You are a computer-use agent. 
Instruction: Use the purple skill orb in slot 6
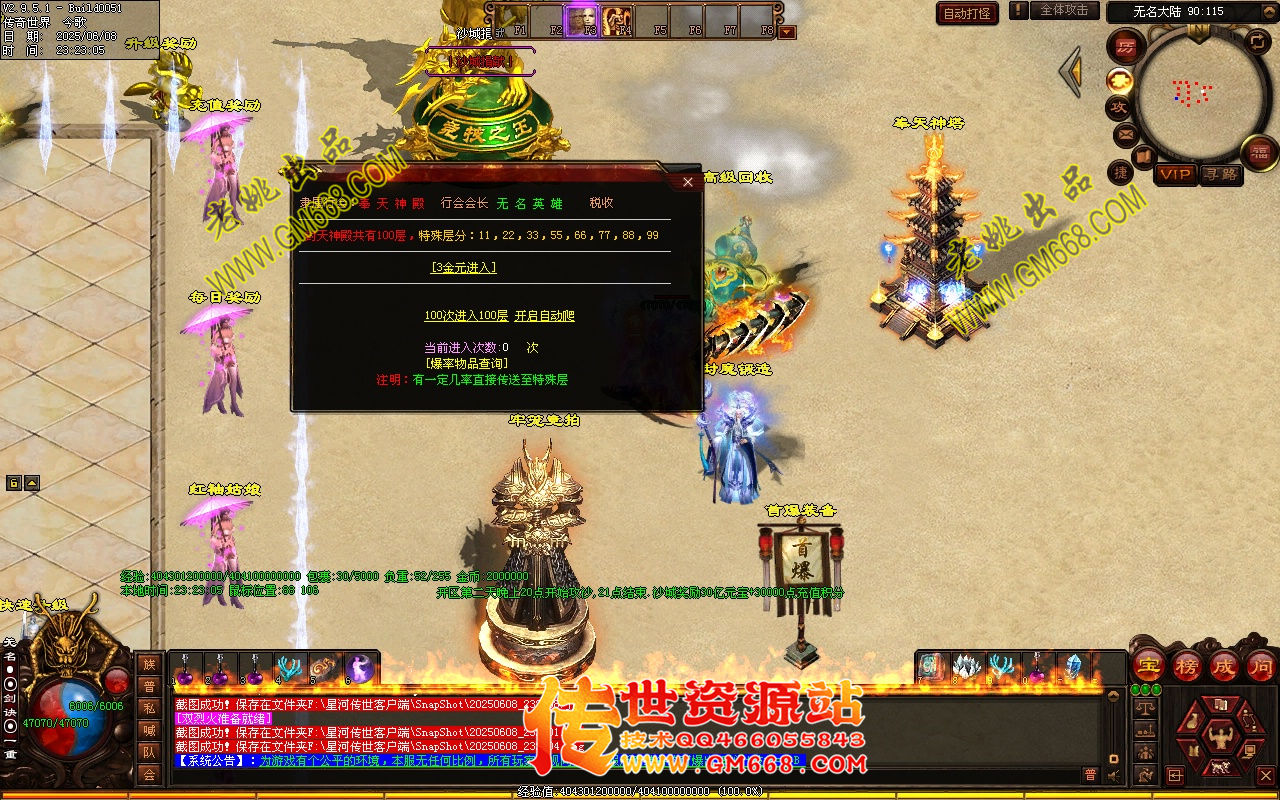tap(359, 668)
